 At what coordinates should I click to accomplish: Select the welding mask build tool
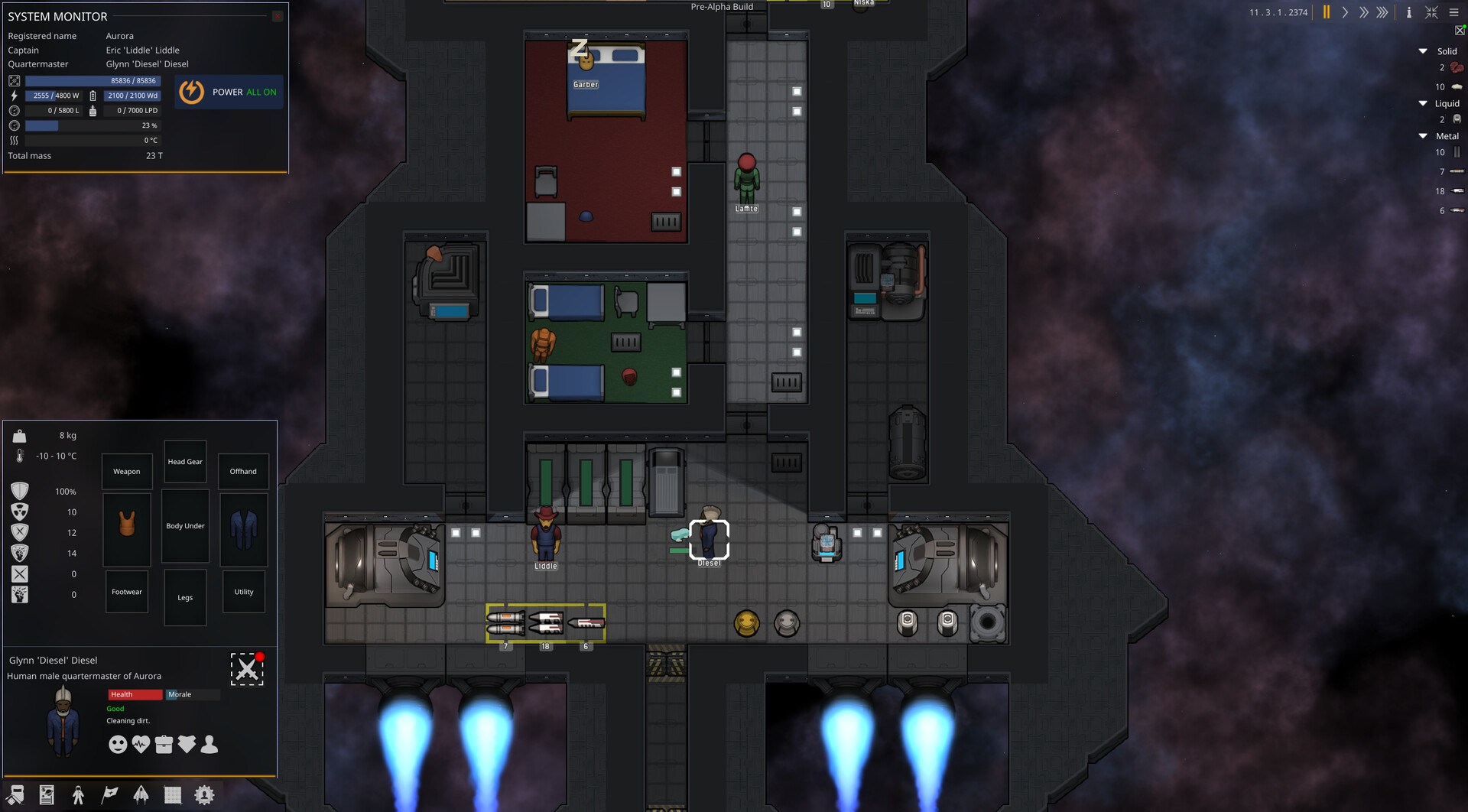click(x=15, y=795)
